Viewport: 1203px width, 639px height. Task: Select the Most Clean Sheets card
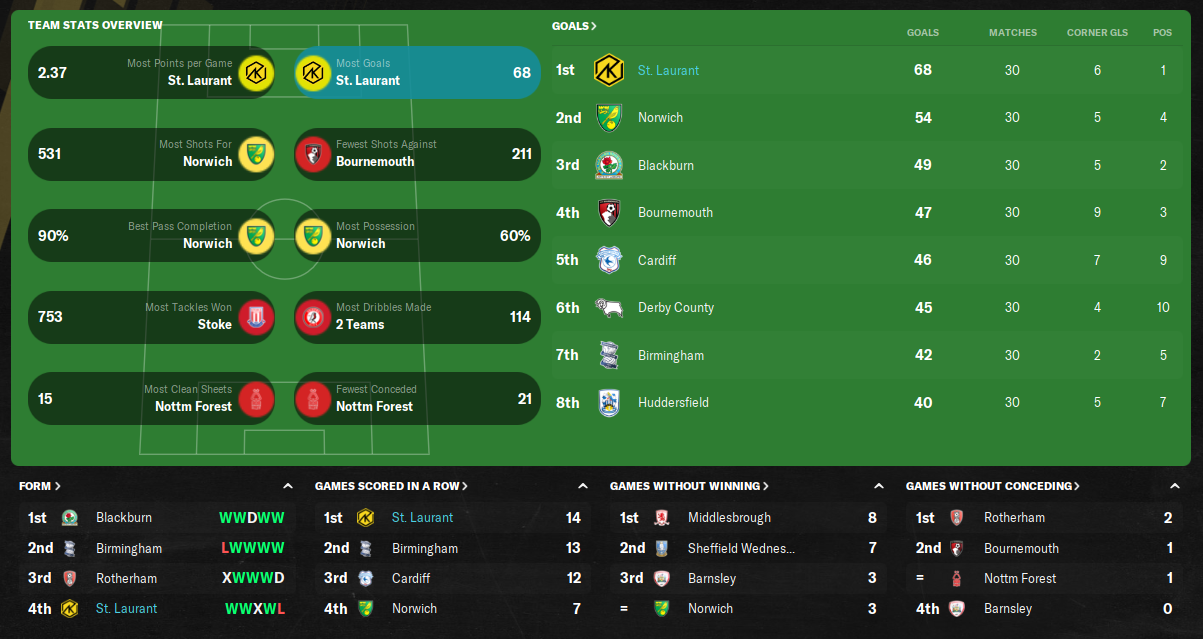click(151, 398)
